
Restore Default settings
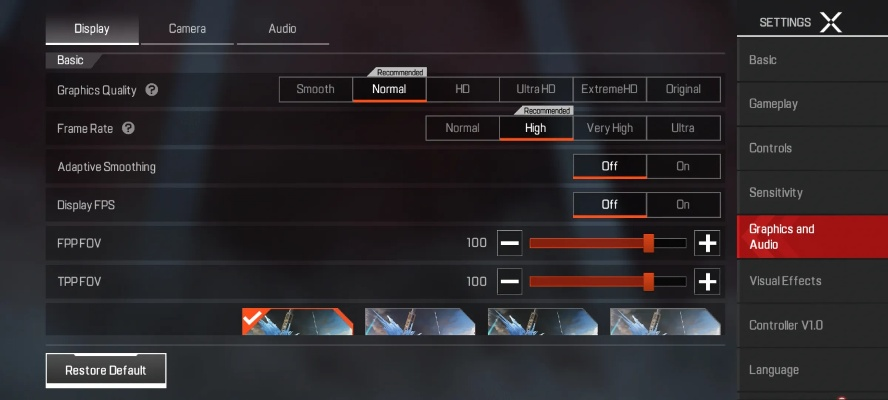point(106,370)
